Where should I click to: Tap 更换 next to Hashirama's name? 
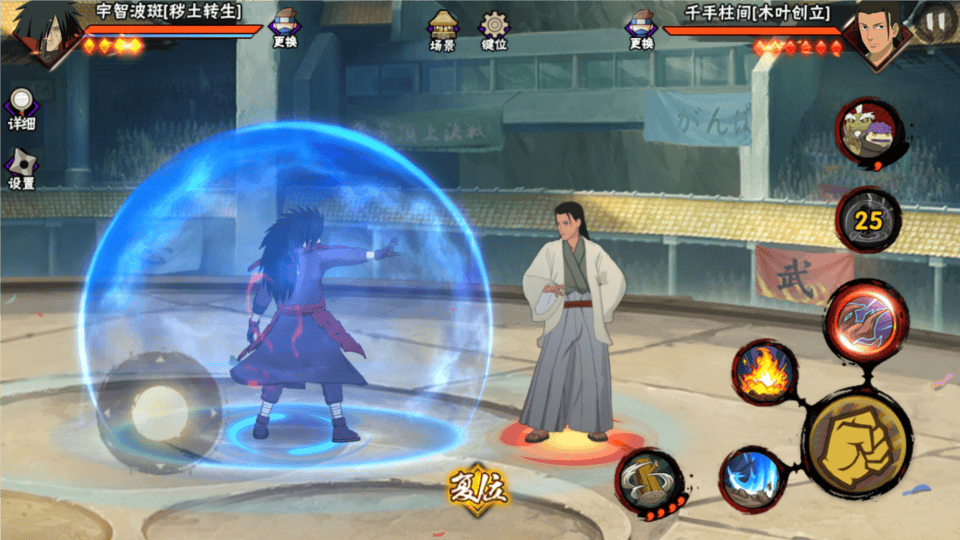pyautogui.click(x=641, y=28)
